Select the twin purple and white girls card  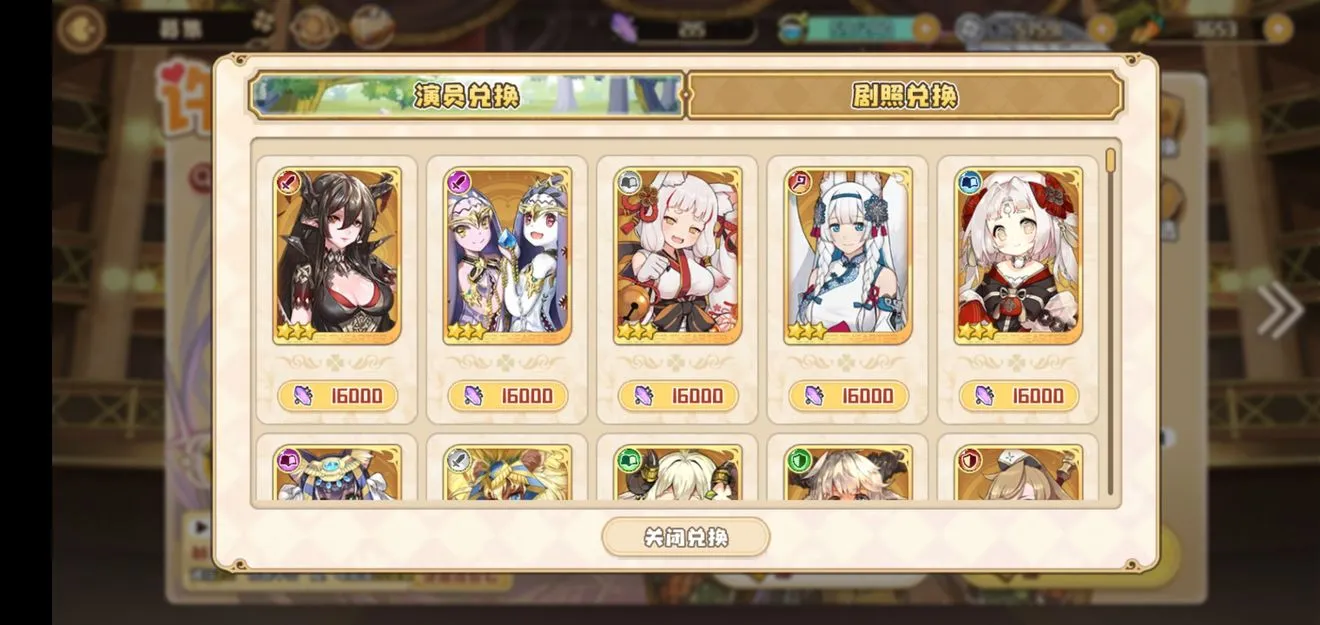coord(507,255)
